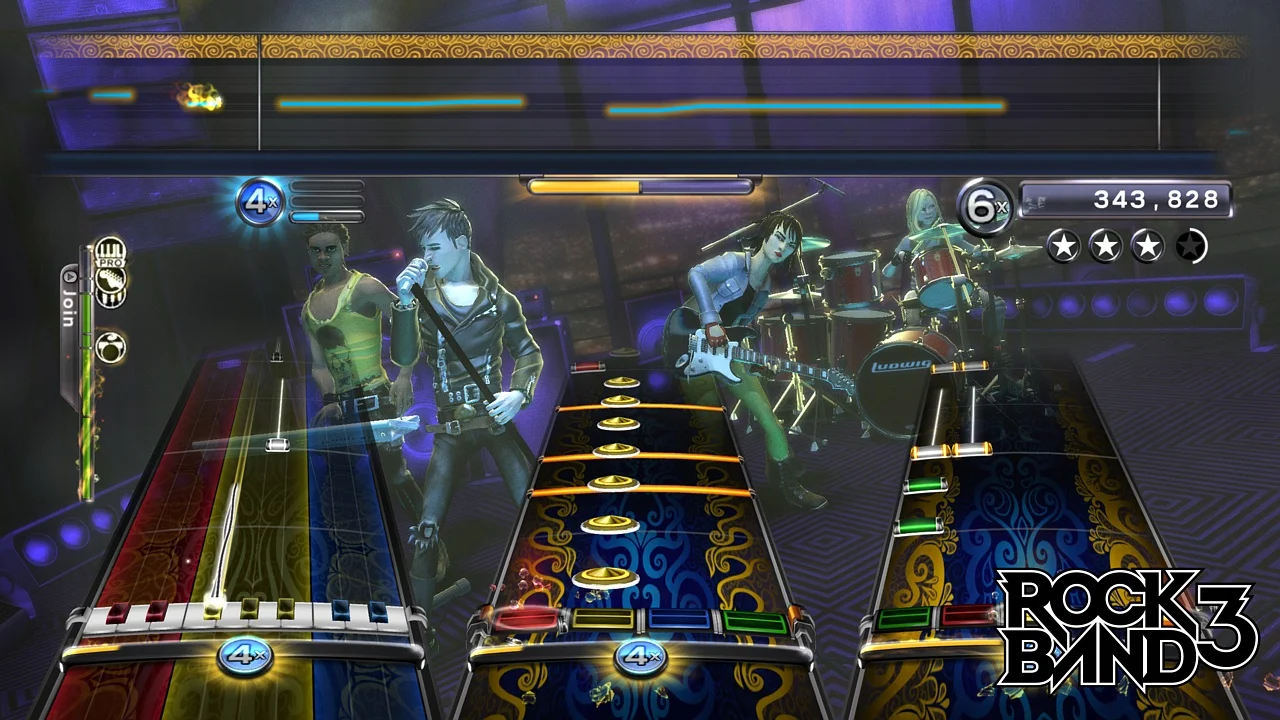Image resolution: width=1280 pixels, height=720 pixels.
Task: Click the yellow Overdrive energy meter
Action: coord(590,184)
